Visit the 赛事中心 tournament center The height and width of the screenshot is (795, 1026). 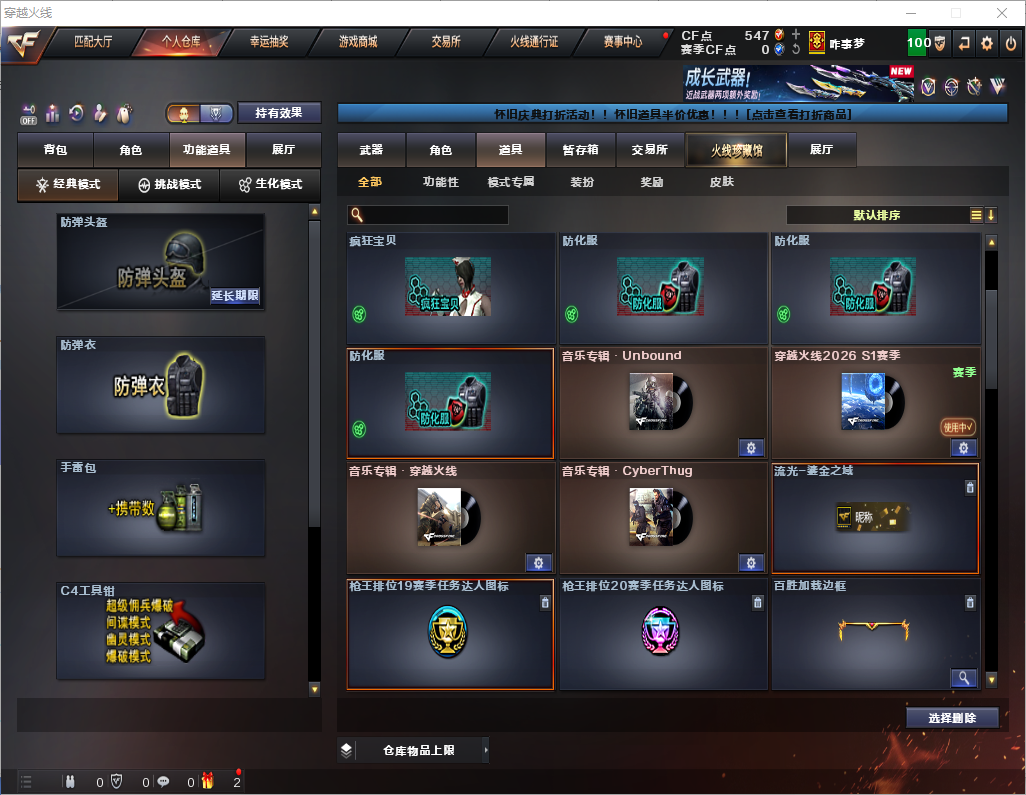click(x=623, y=42)
